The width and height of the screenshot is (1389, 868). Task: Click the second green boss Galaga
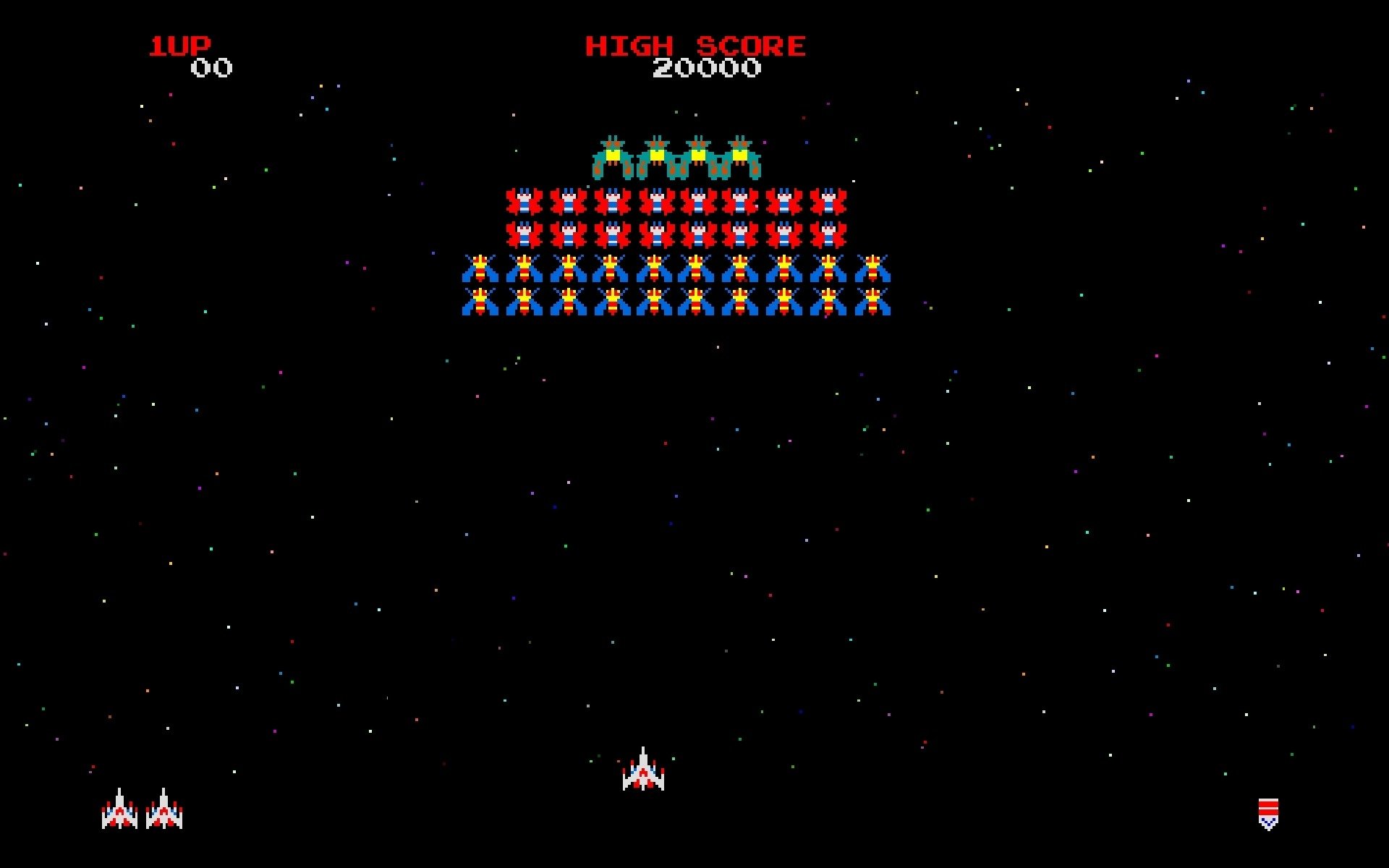655,156
